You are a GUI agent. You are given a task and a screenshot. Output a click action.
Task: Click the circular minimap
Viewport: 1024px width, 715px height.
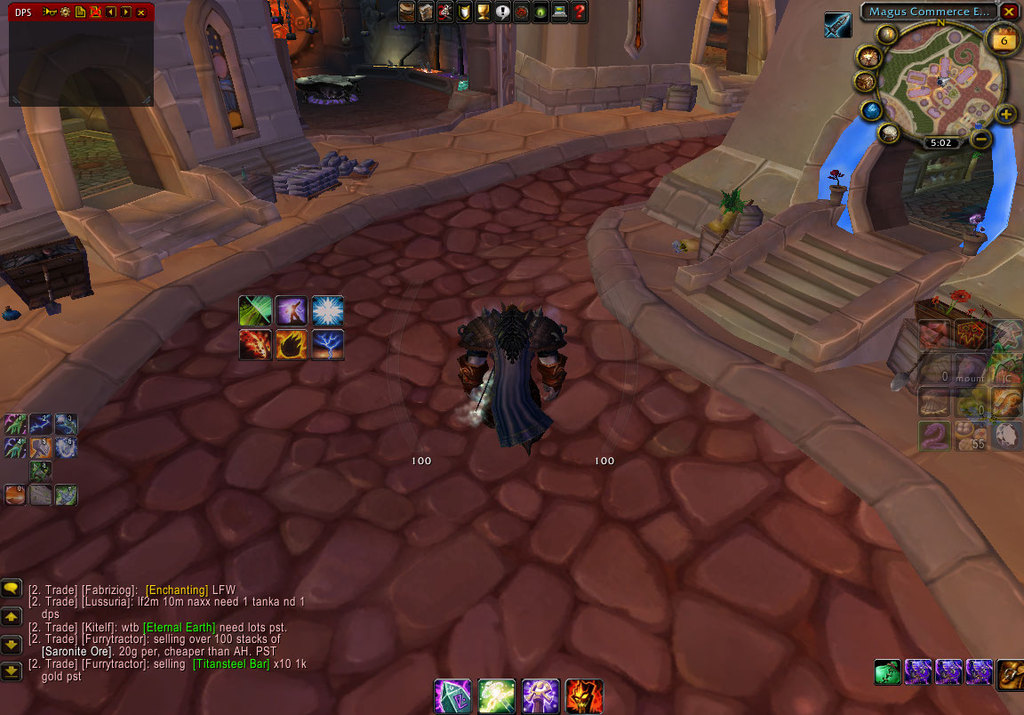click(939, 79)
